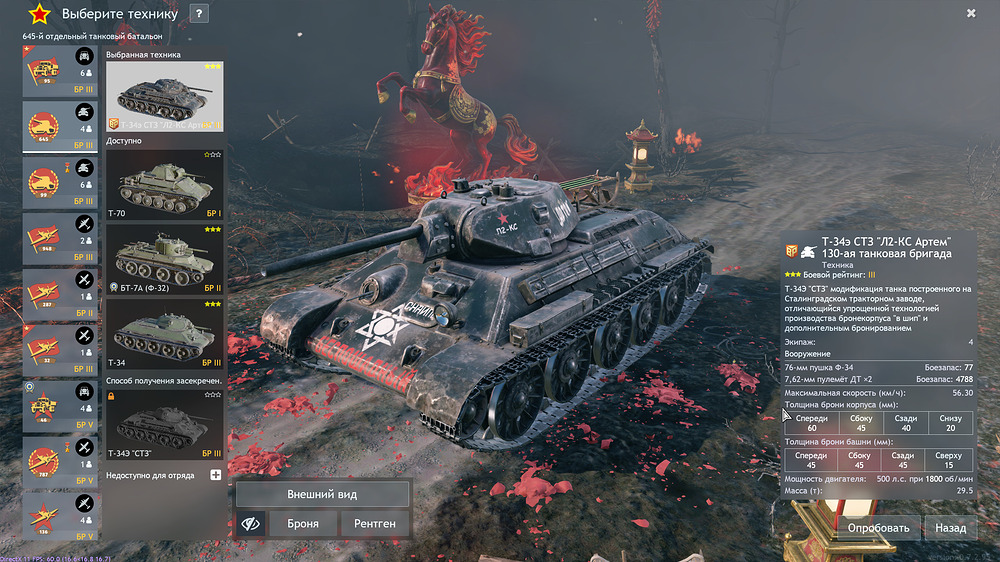Click the selected T-34E STZ L2-KS Artem card
The width and height of the screenshot is (1000, 562).
(x=165, y=97)
